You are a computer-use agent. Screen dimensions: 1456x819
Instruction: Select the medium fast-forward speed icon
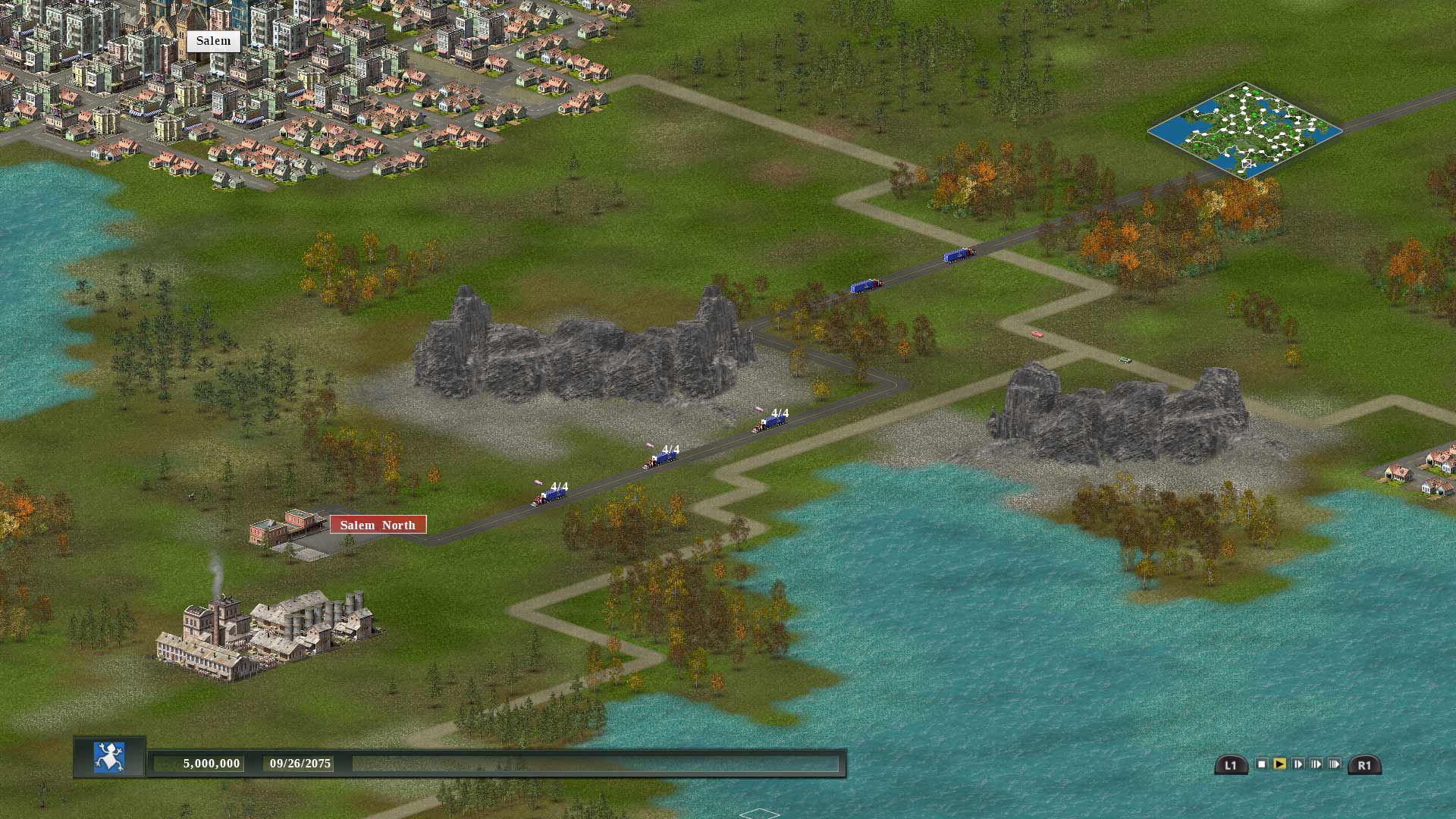tap(1316, 764)
